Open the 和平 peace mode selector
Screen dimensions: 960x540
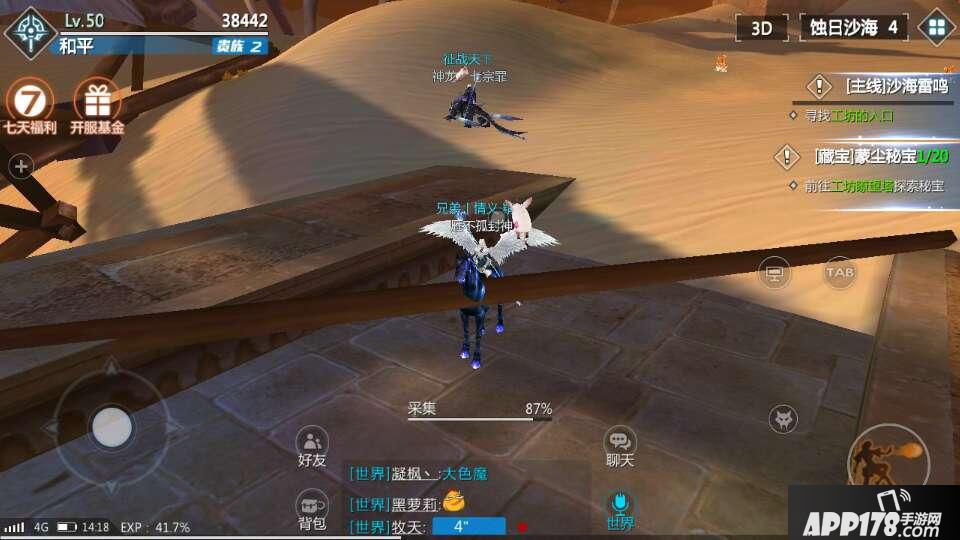76,46
